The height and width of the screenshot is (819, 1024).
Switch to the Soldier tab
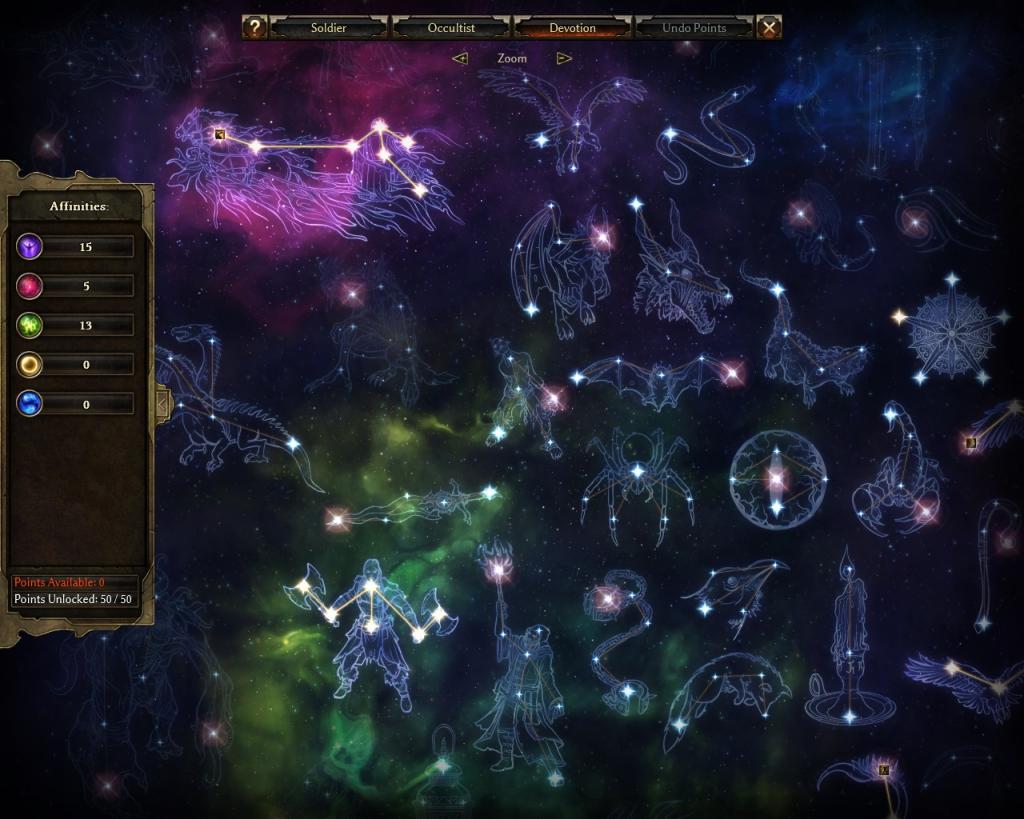pyautogui.click(x=328, y=28)
